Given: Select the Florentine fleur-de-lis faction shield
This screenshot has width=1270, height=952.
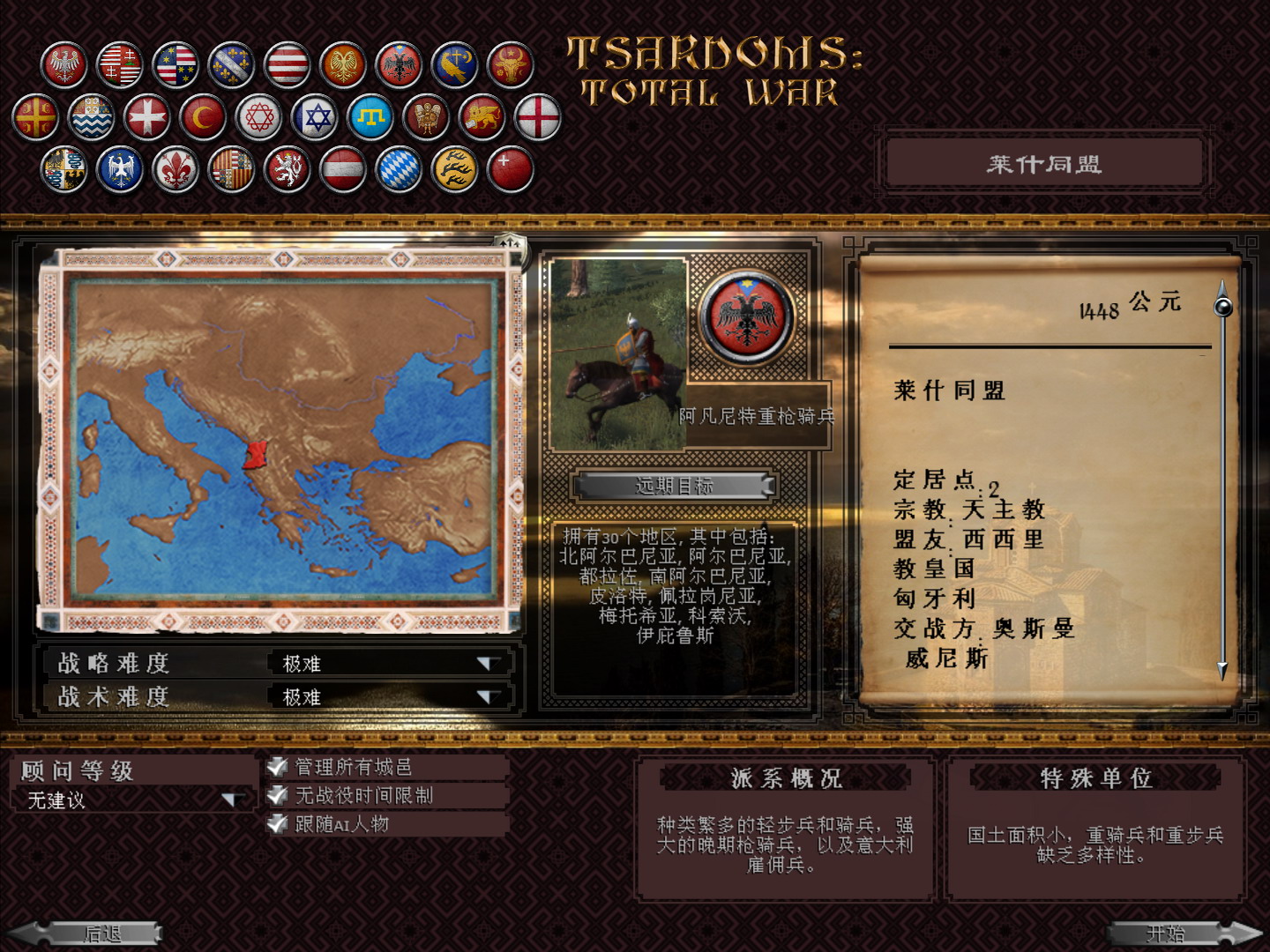Looking at the screenshot, I should click(x=175, y=171).
